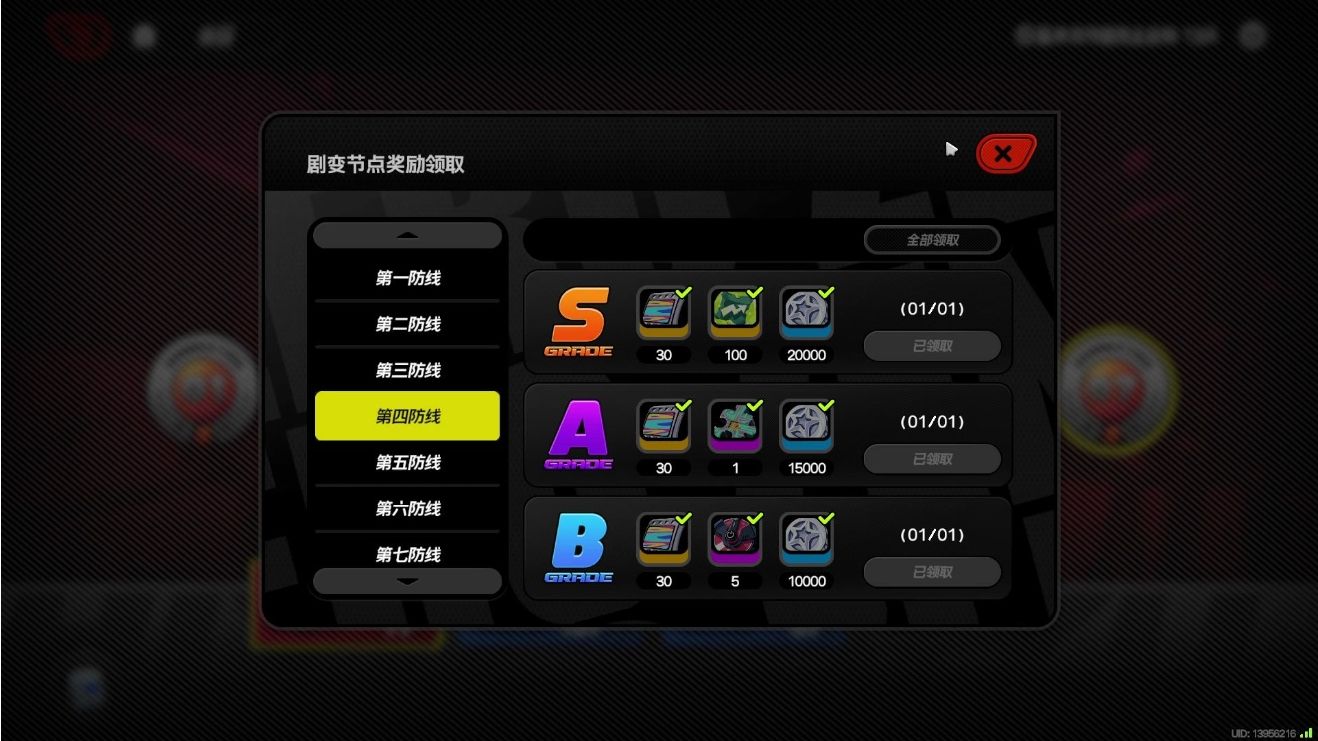Open the green material icon showing 100
Screen dimensions: 1318x741
[735, 315]
